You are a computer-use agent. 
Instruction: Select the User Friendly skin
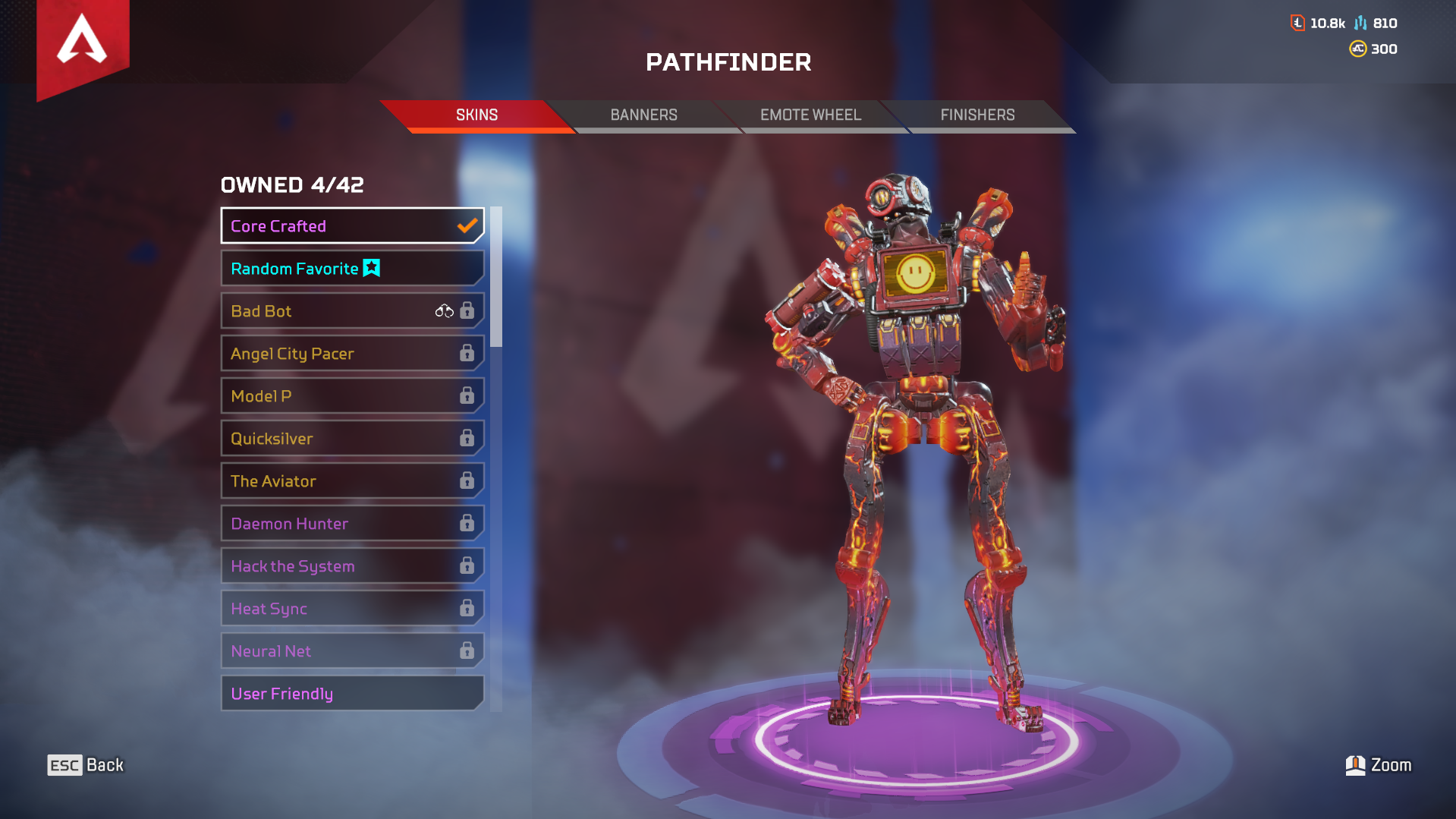click(x=326, y=693)
